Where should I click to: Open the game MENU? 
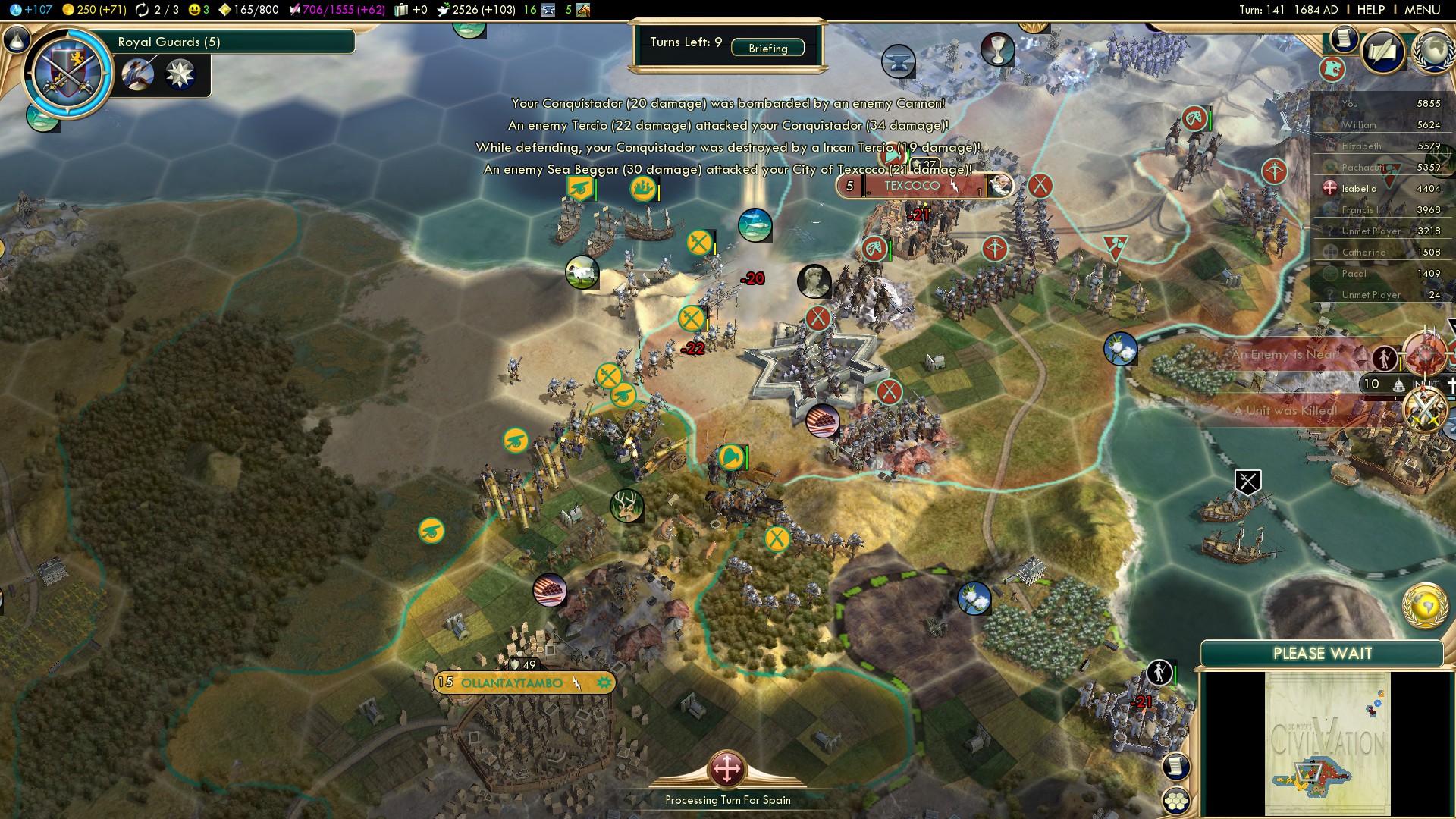[x=1422, y=10]
